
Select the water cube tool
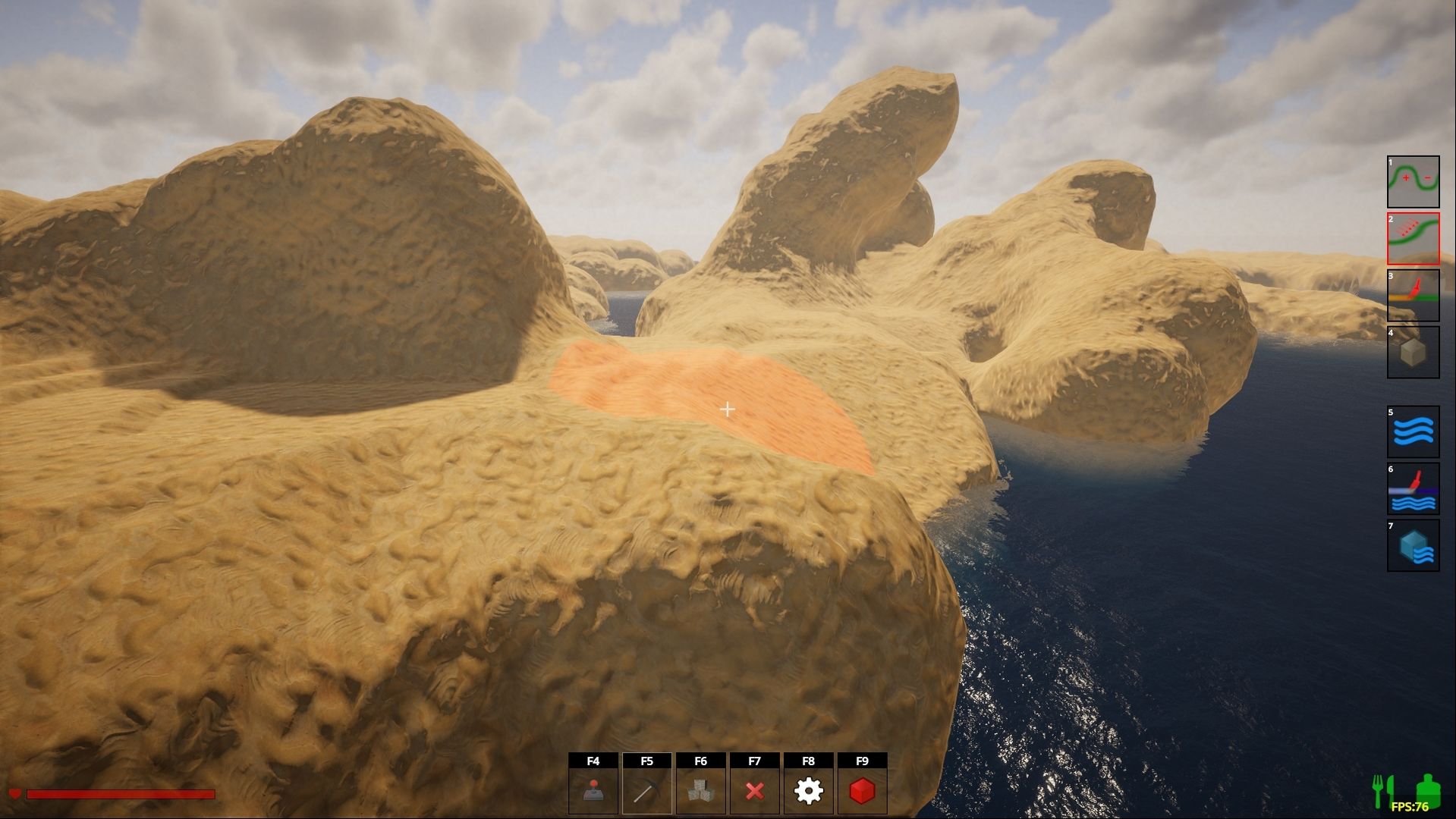click(1413, 546)
